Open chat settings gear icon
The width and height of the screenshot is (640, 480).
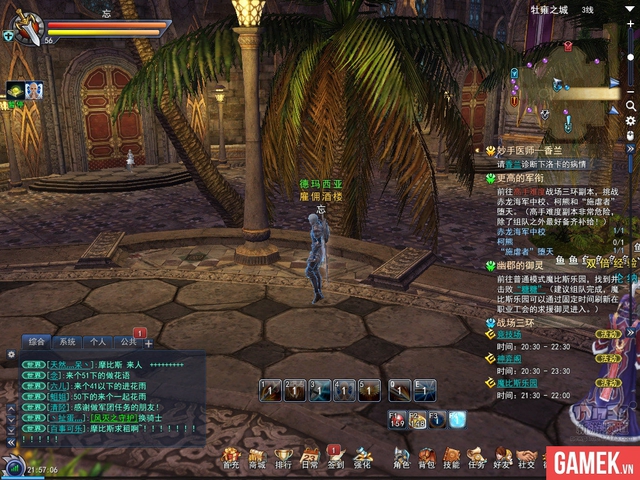click(11, 354)
